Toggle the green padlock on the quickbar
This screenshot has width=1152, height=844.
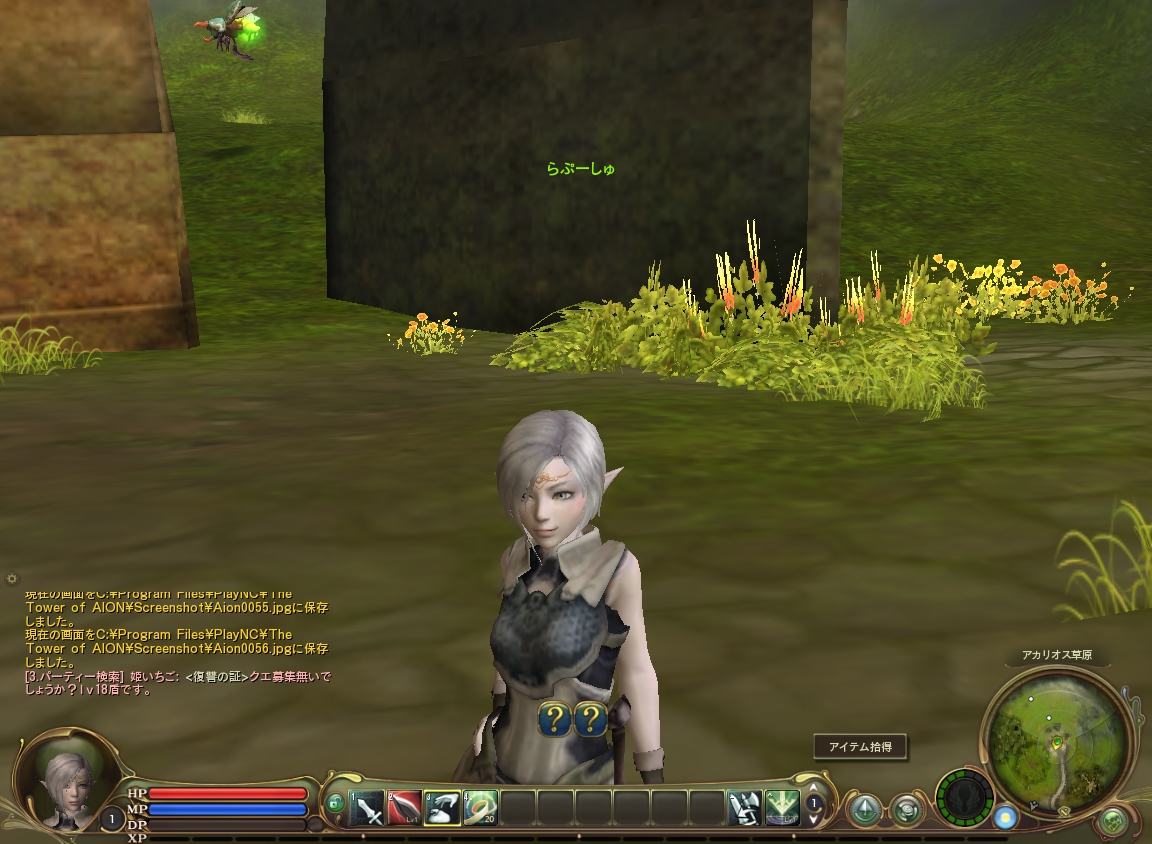point(335,803)
